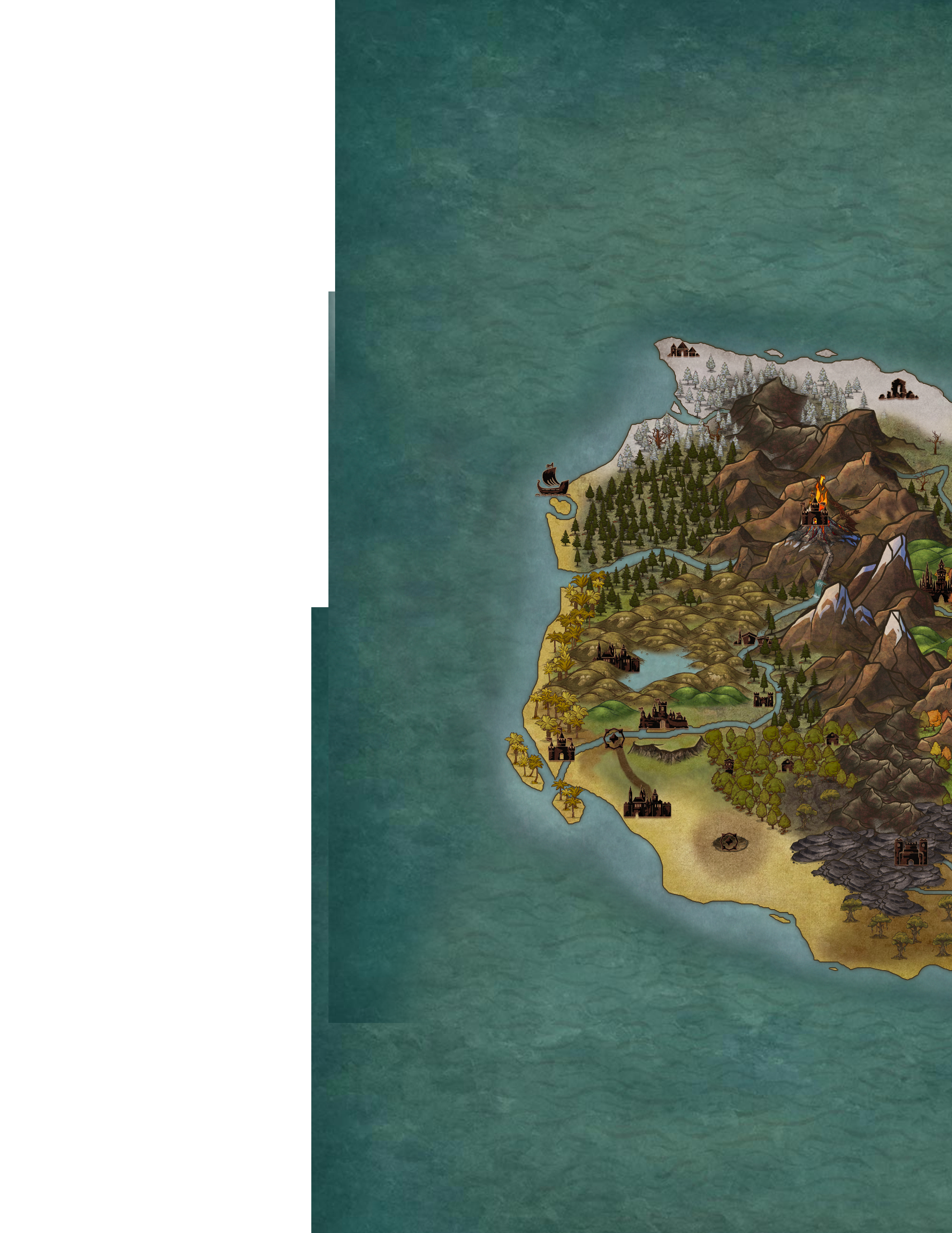Screen dimensions: 952x1233
Task: Select the coastal castle among the palm trees
Action: [561, 749]
